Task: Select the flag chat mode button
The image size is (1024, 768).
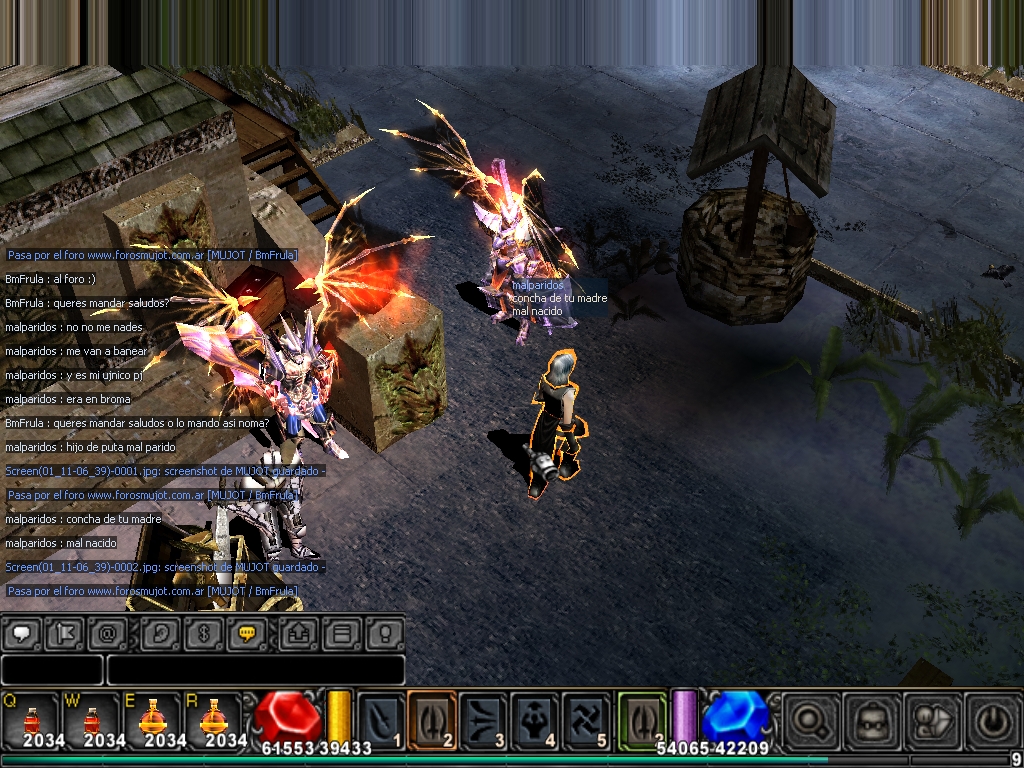Action: pos(64,633)
